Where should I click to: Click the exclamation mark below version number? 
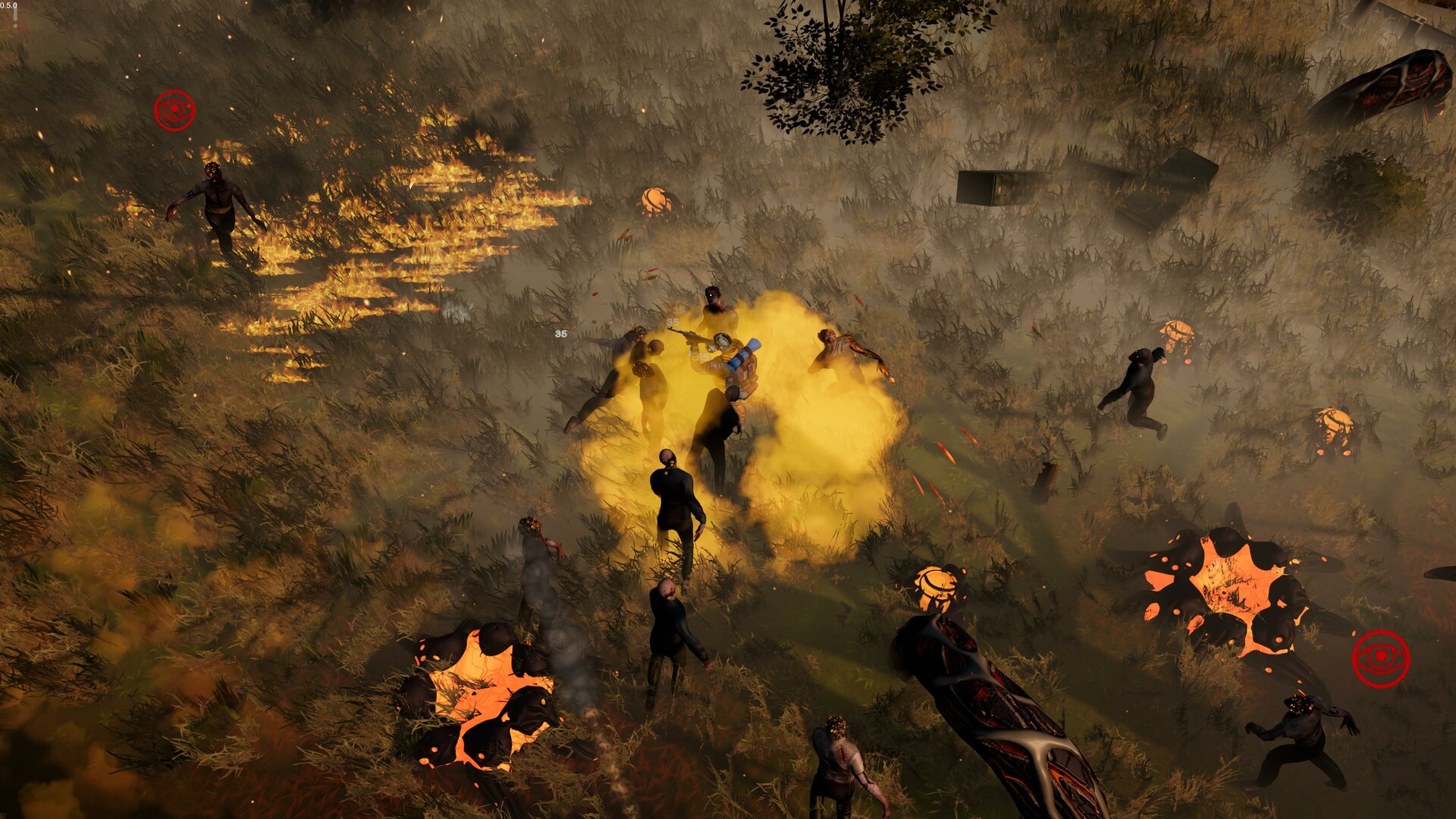(14, 24)
